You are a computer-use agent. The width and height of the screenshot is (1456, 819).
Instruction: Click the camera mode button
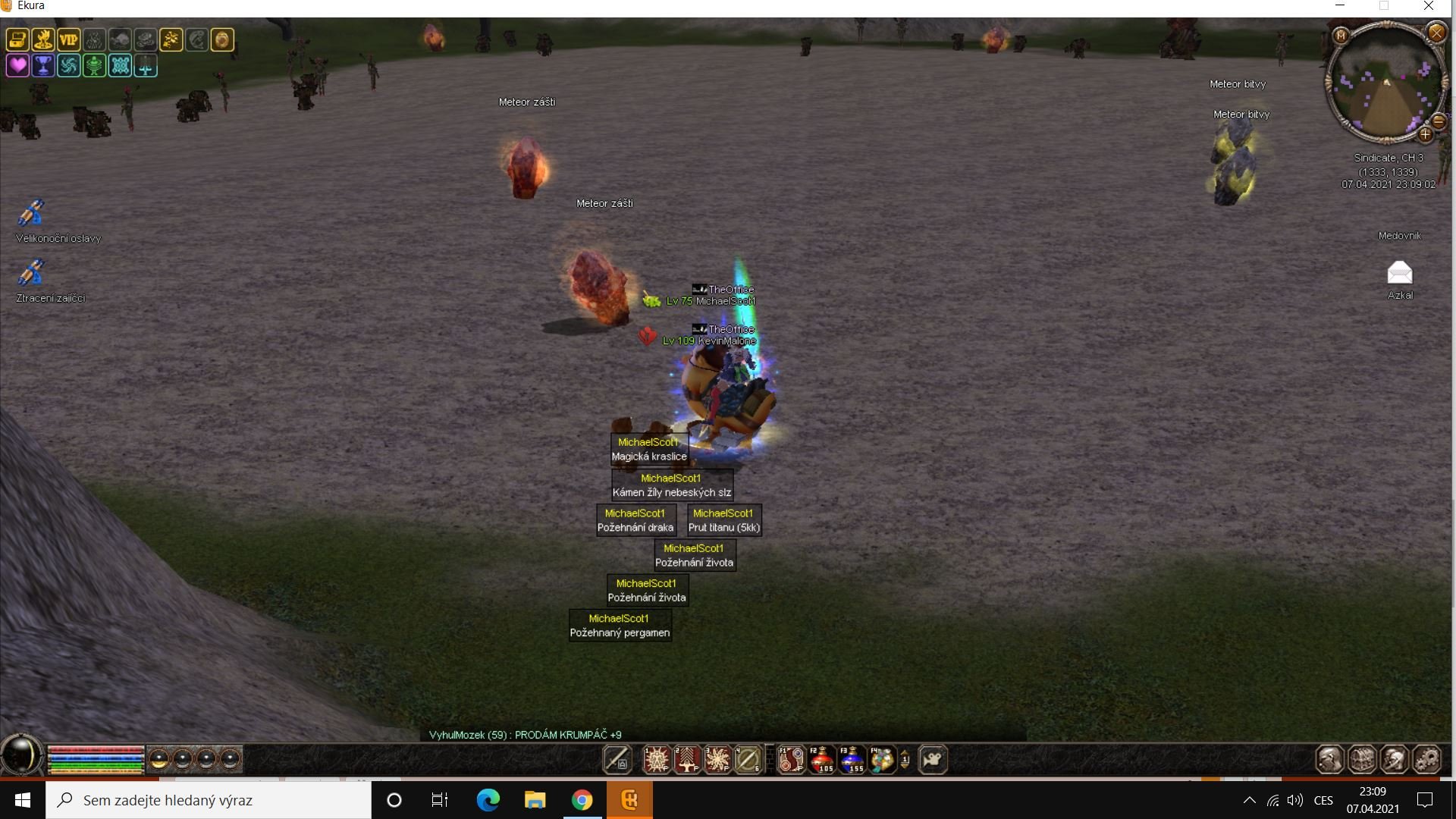point(933,759)
